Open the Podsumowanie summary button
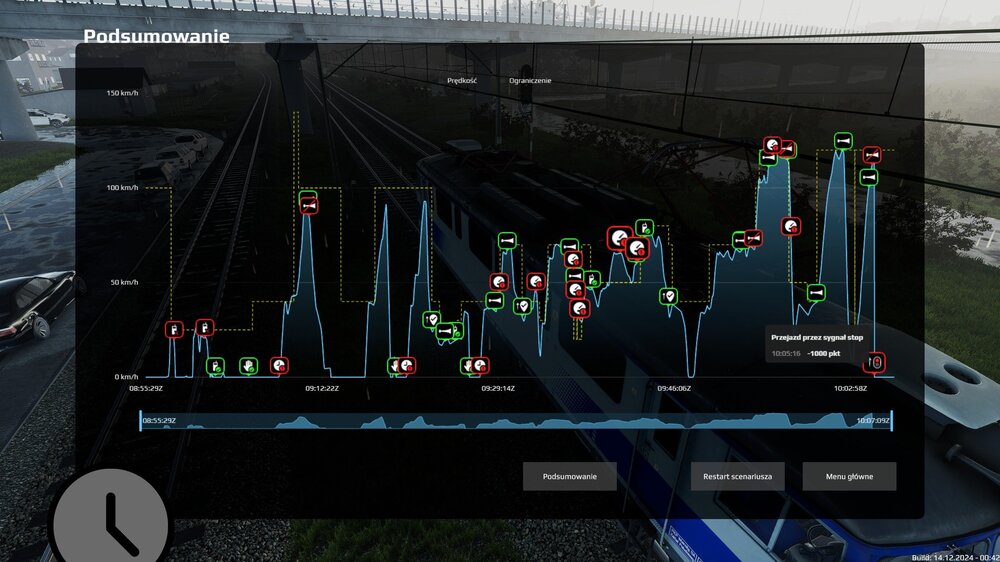The width and height of the screenshot is (1000, 562). 569,477
